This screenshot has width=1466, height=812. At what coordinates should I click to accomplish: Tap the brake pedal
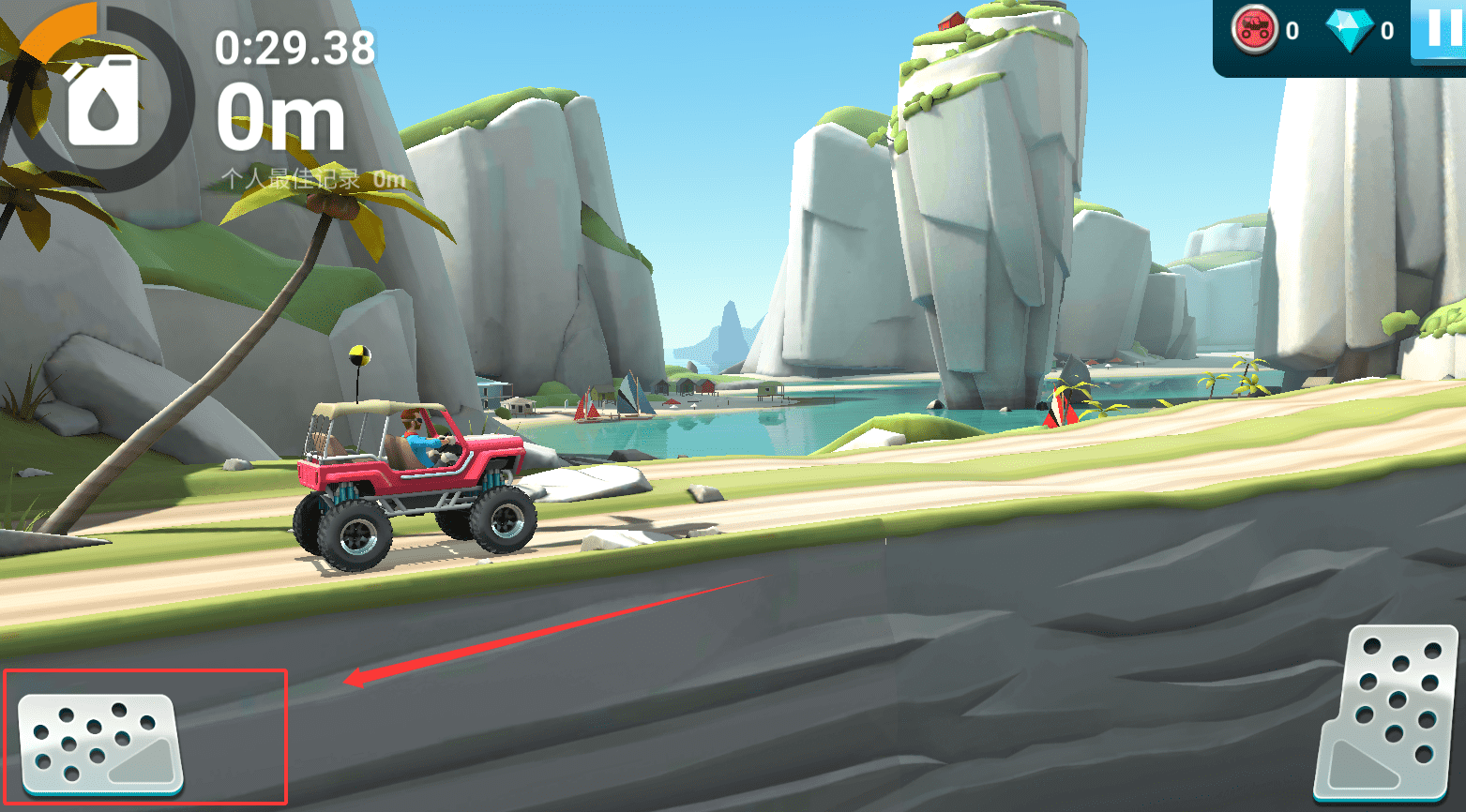100,743
